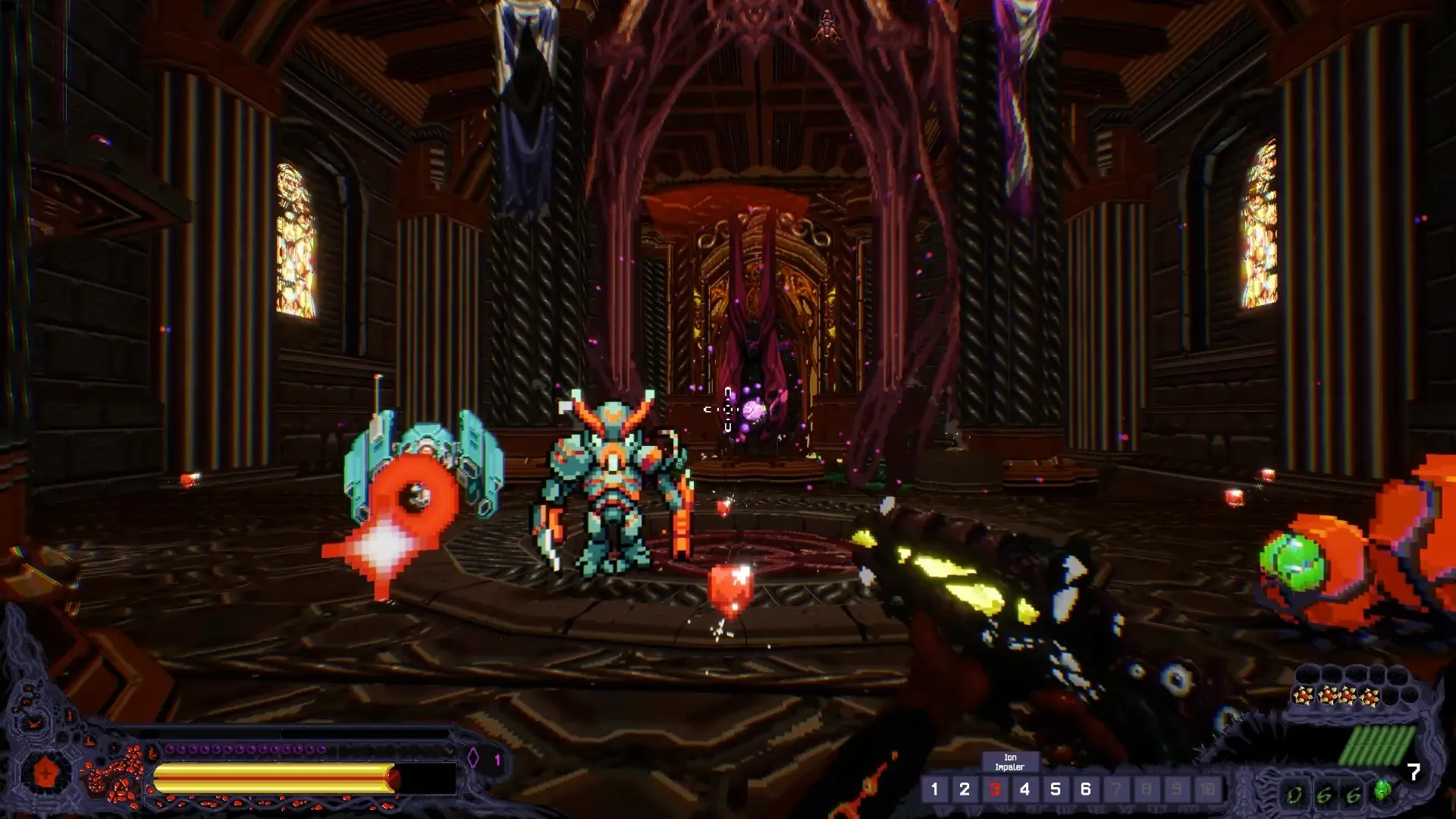This screenshot has width=1456, height=819.
Task: Select weapon slot 1 on the hotbar
Action: pos(936,789)
